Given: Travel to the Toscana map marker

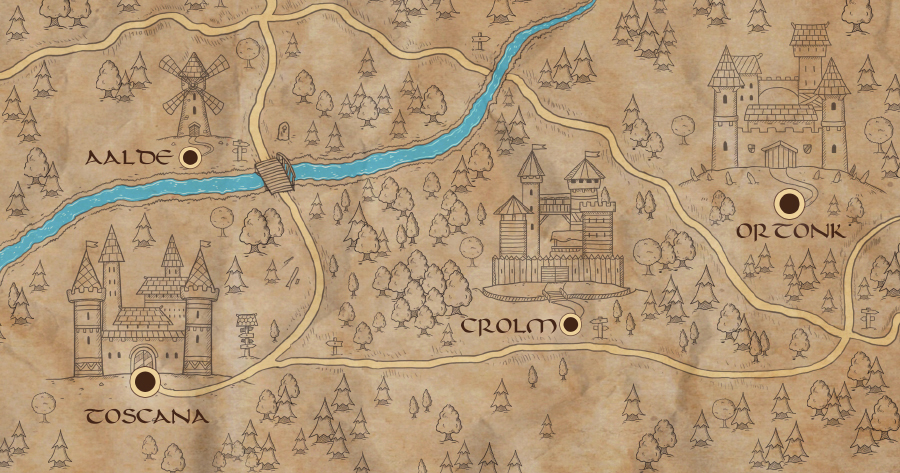Looking at the screenshot, I should 147,380.
